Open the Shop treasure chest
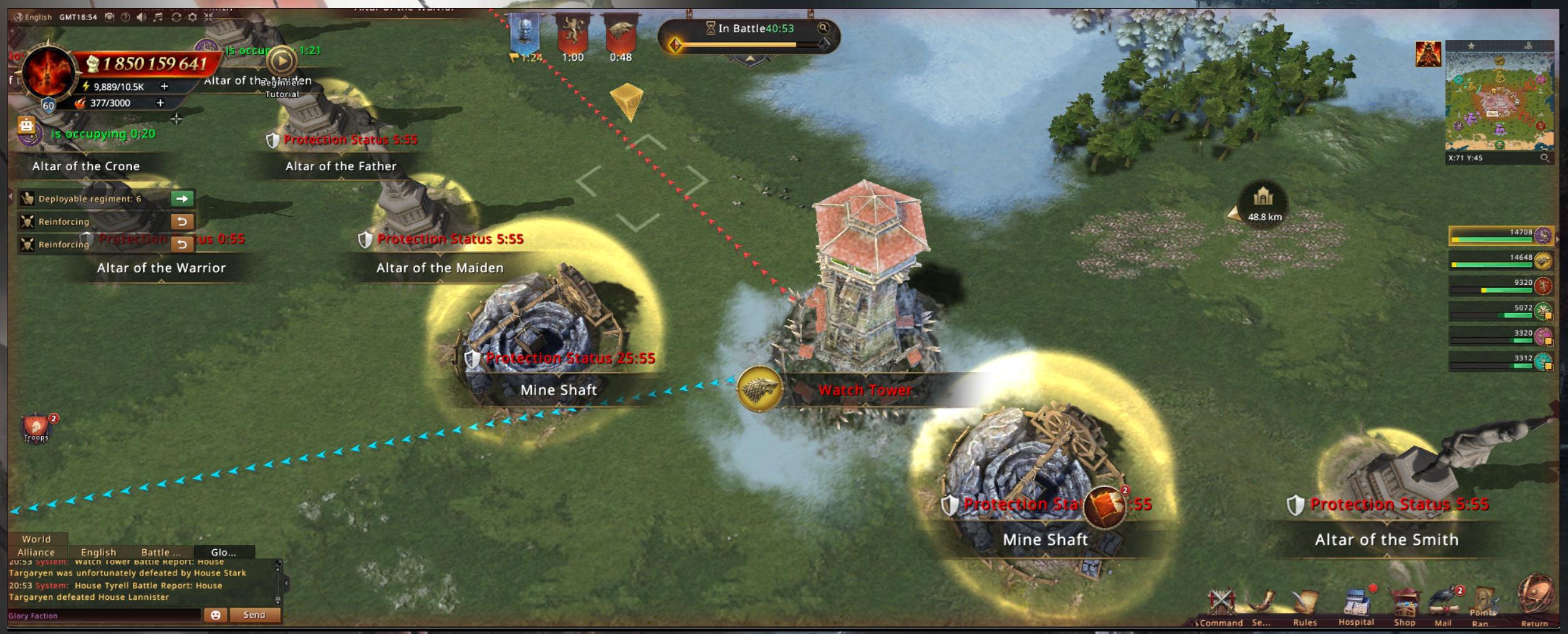 point(1404,603)
